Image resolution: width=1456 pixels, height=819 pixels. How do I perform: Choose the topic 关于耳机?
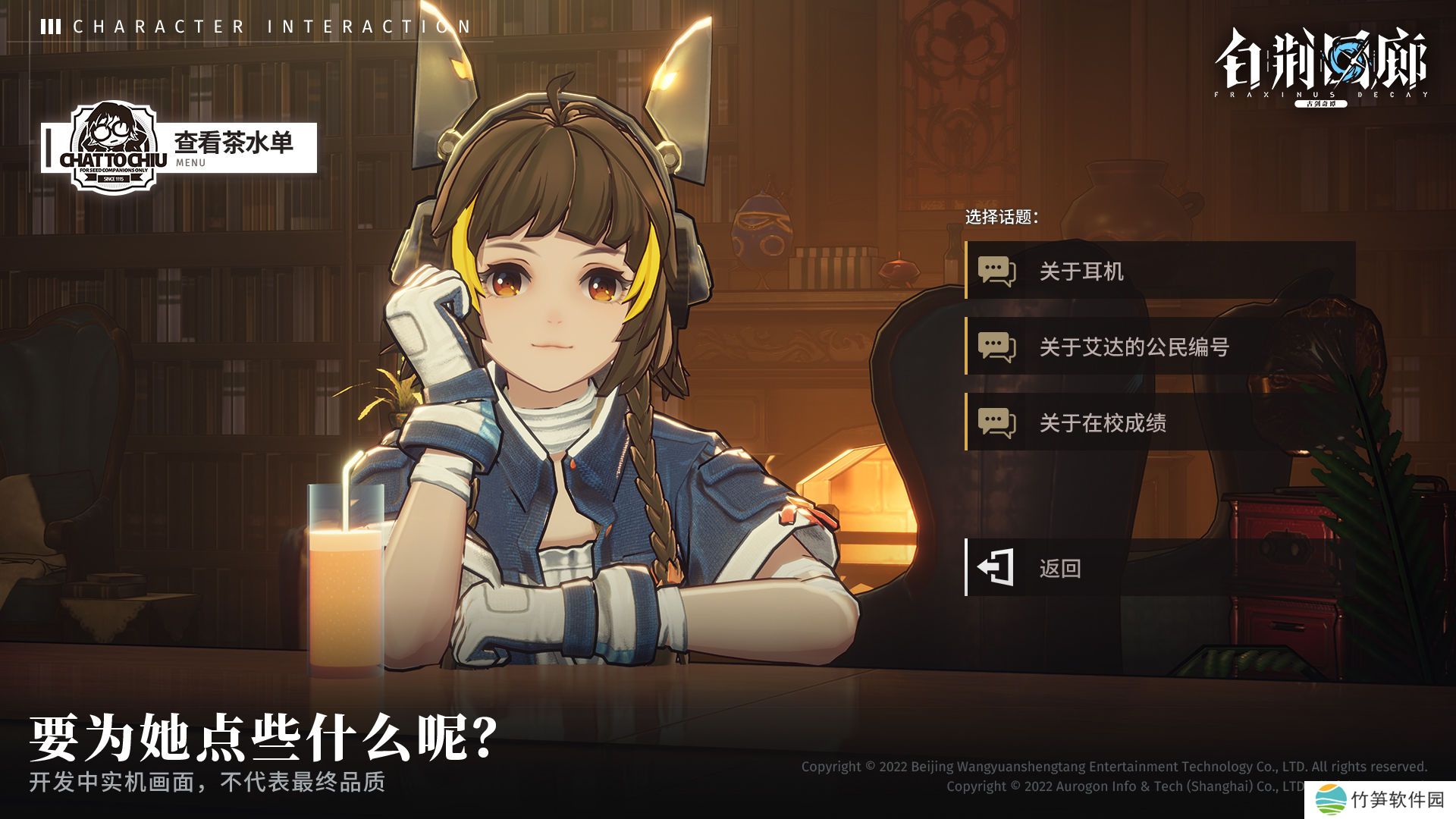click(1159, 271)
